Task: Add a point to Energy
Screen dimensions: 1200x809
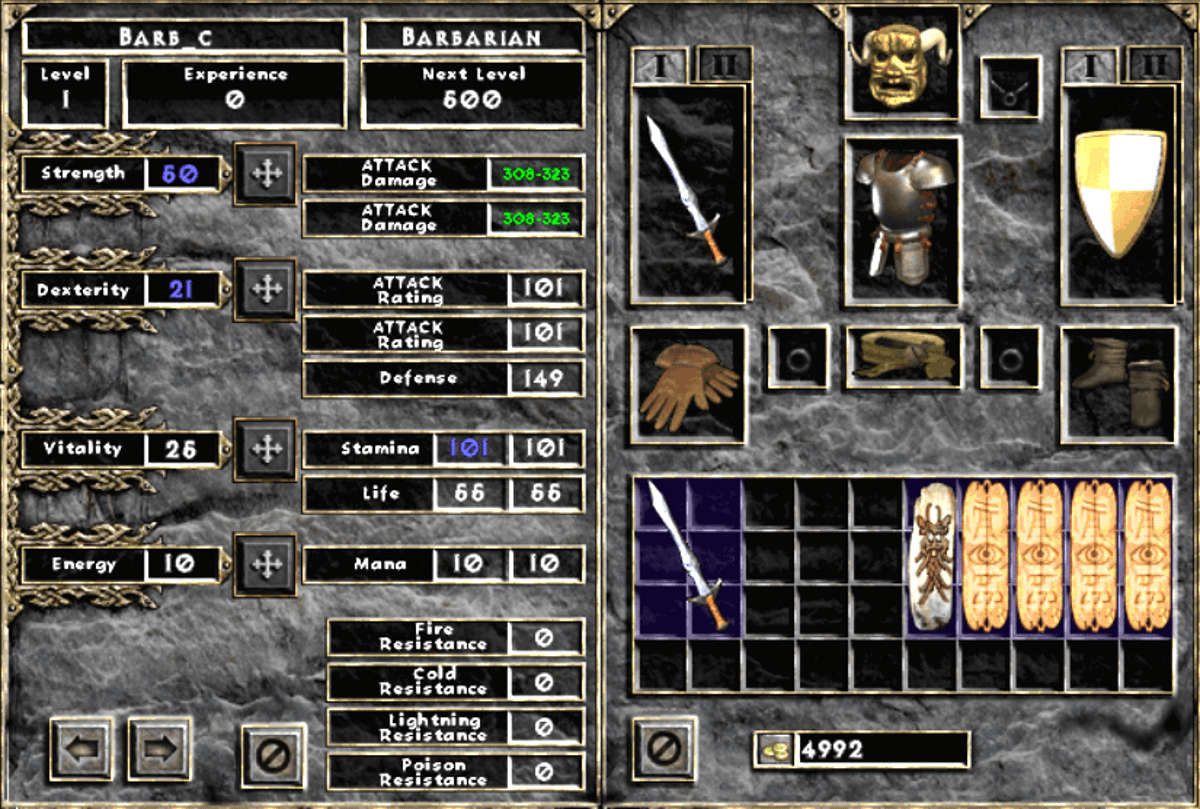Action: coord(265,564)
